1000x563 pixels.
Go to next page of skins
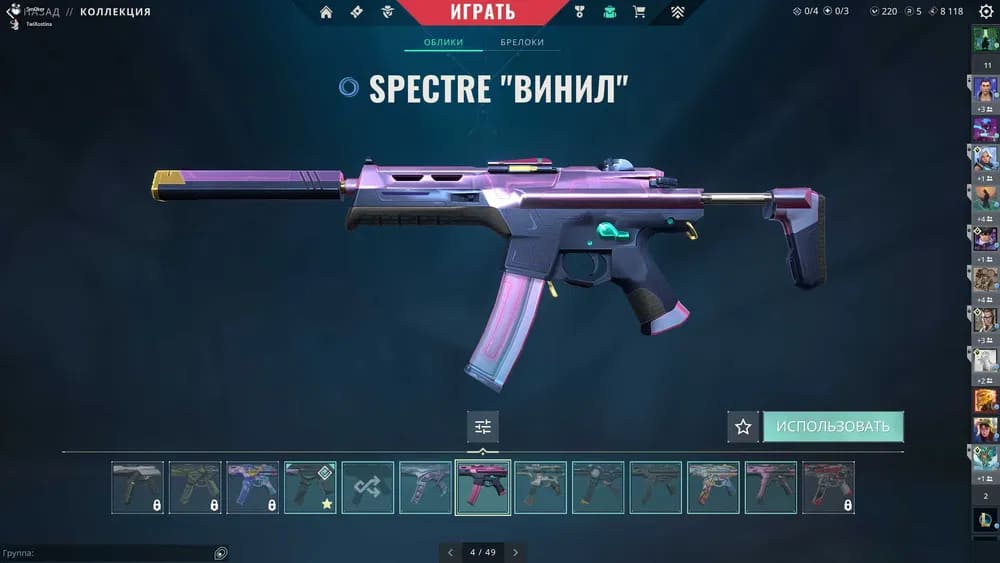click(515, 552)
